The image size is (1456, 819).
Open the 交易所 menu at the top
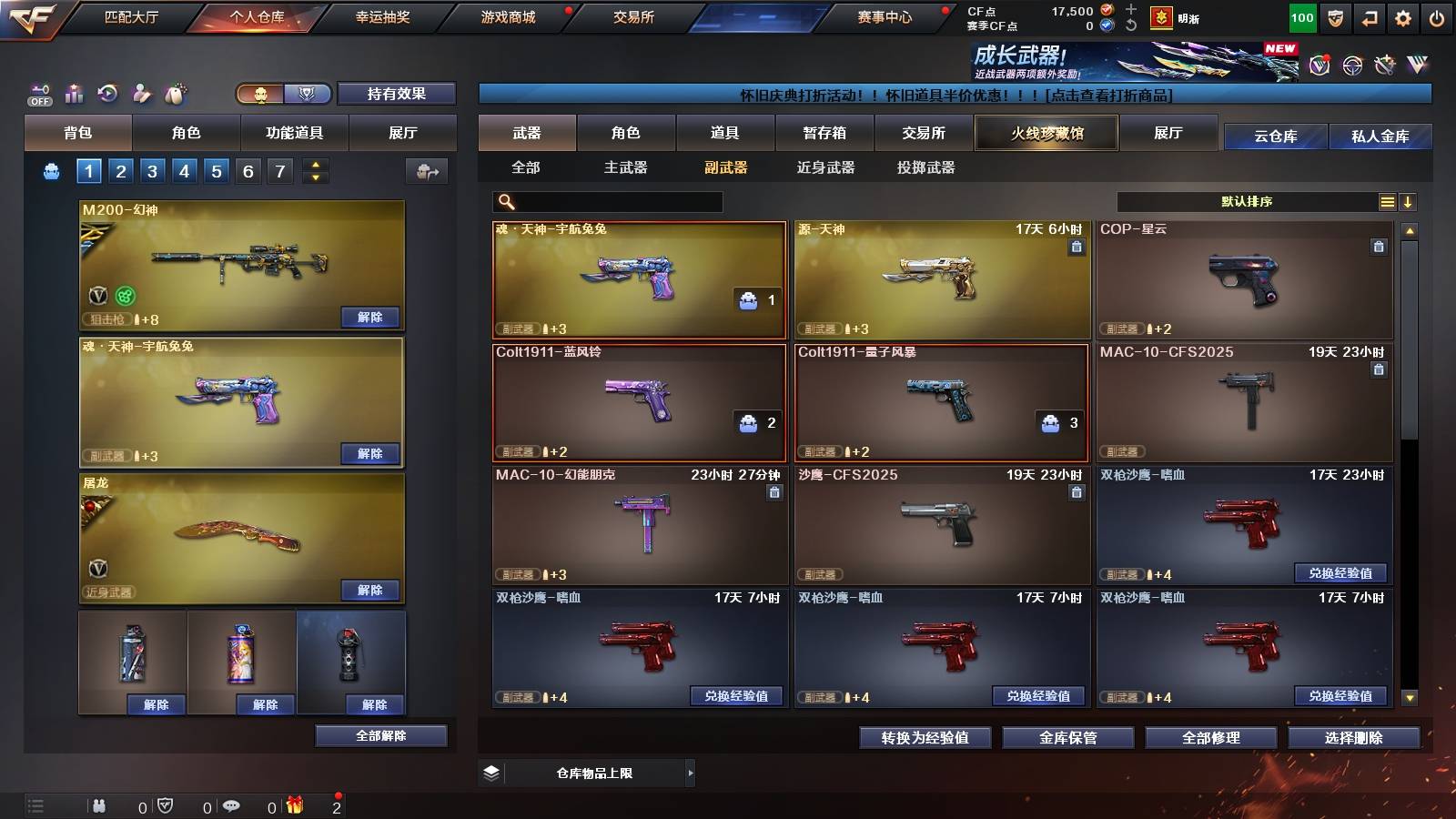tap(634, 16)
